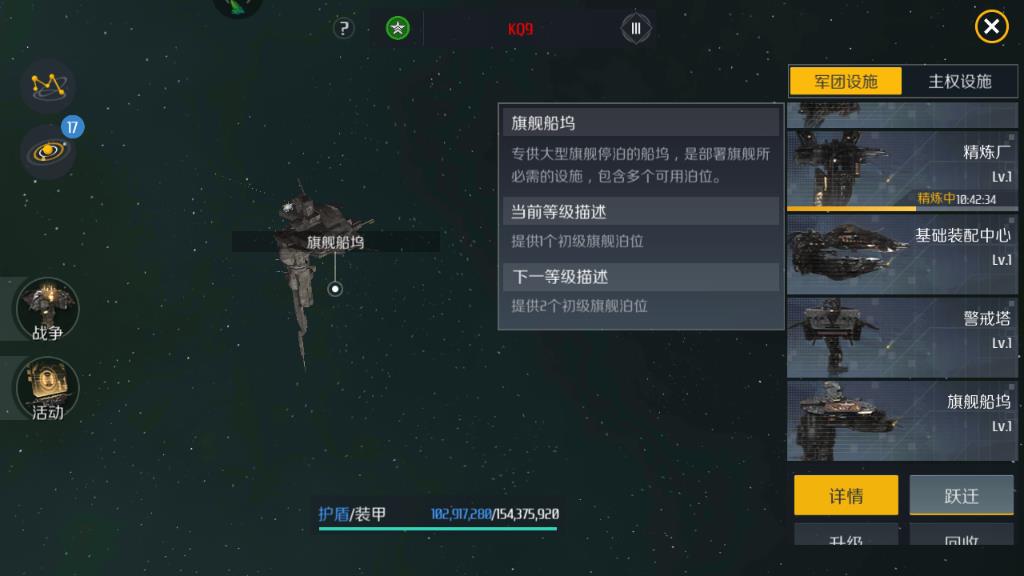Image resolution: width=1024 pixels, height=576 pixels.
Task: Select the 精炼厂 facility row
Action: (x=901, y=170)
